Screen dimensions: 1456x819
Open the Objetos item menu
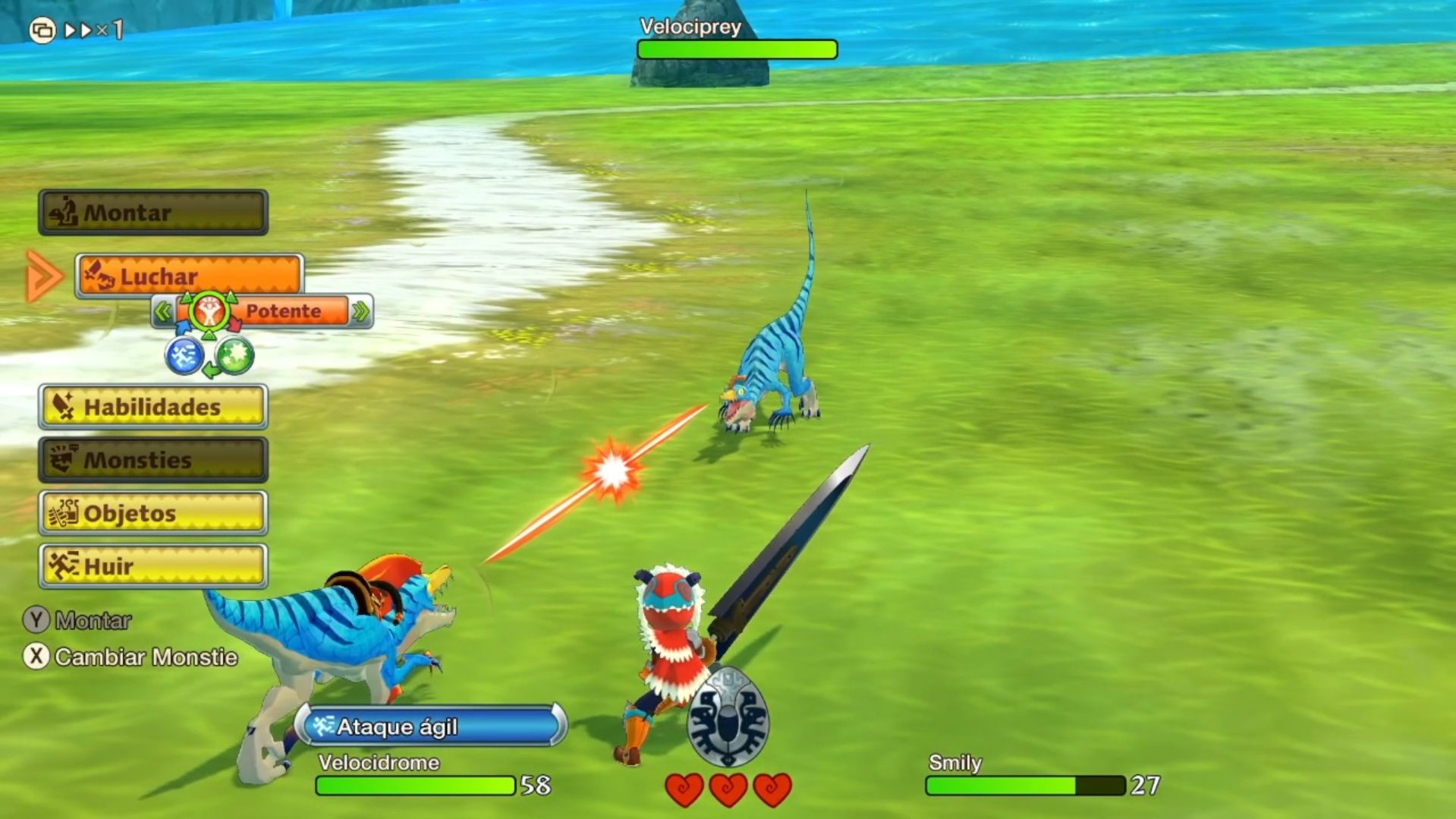[153, 513]
